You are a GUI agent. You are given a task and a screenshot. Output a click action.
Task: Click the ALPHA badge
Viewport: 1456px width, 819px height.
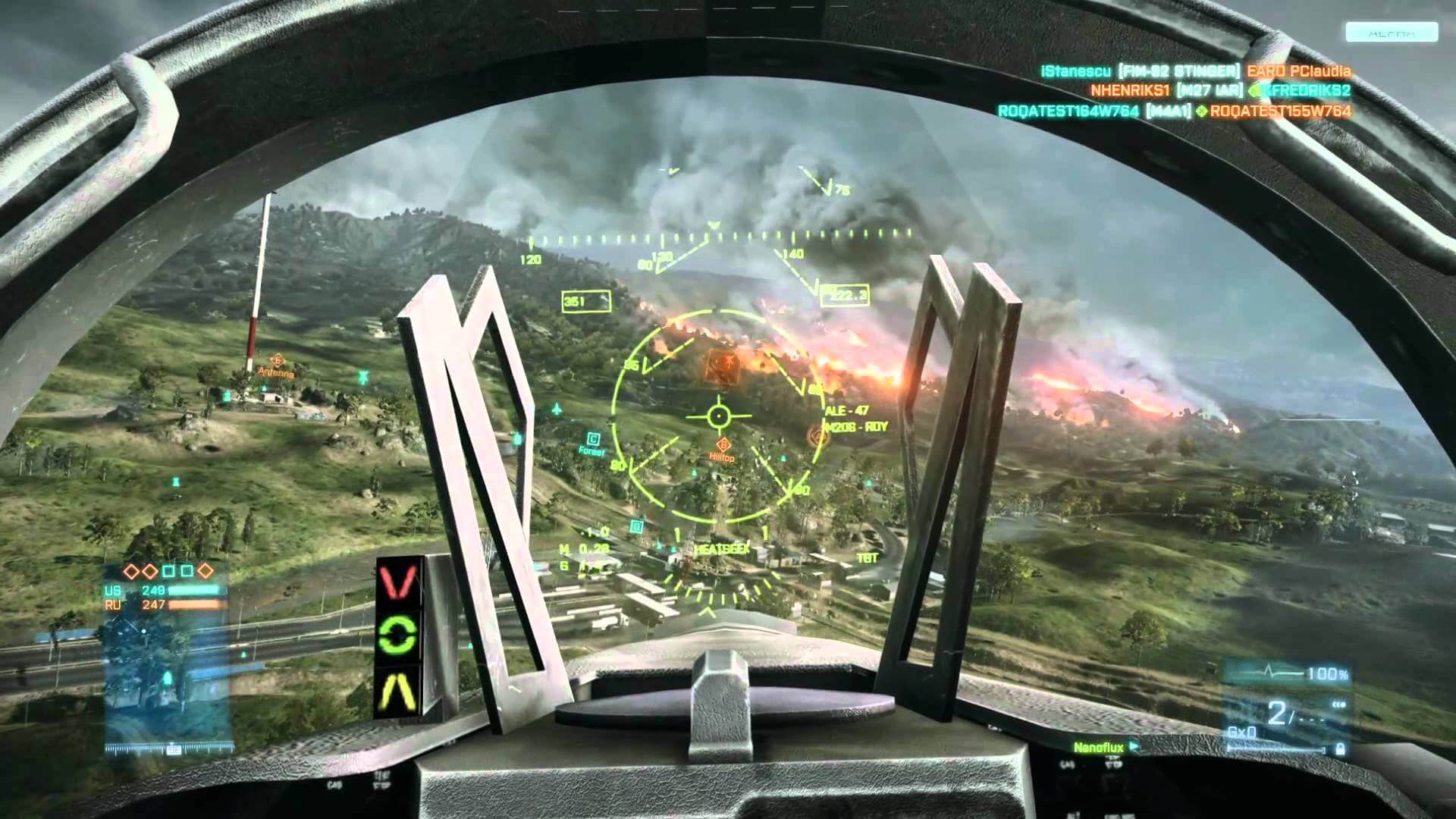[x=1392, y=32]
